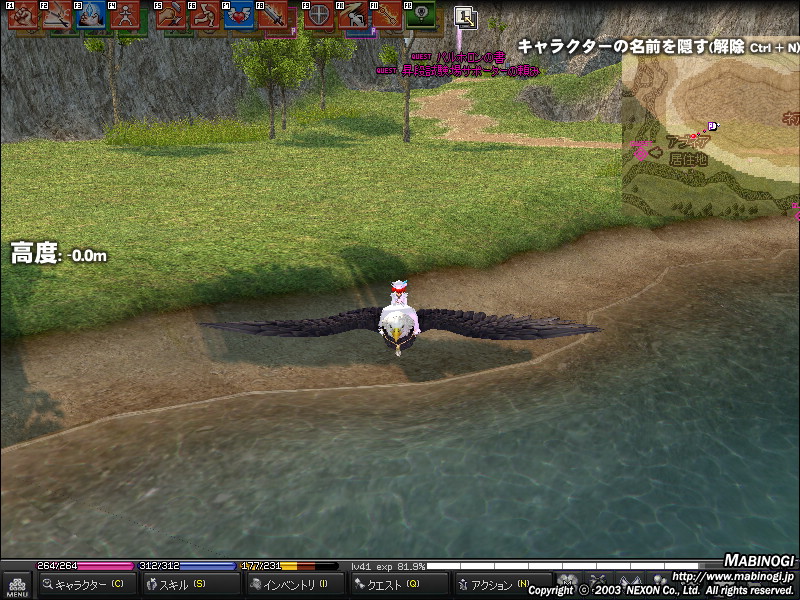Select the pink quest marker near アブネア on minimap
Image resolution: width=800 pixels, height=600 pixels.
pos(640,151)
